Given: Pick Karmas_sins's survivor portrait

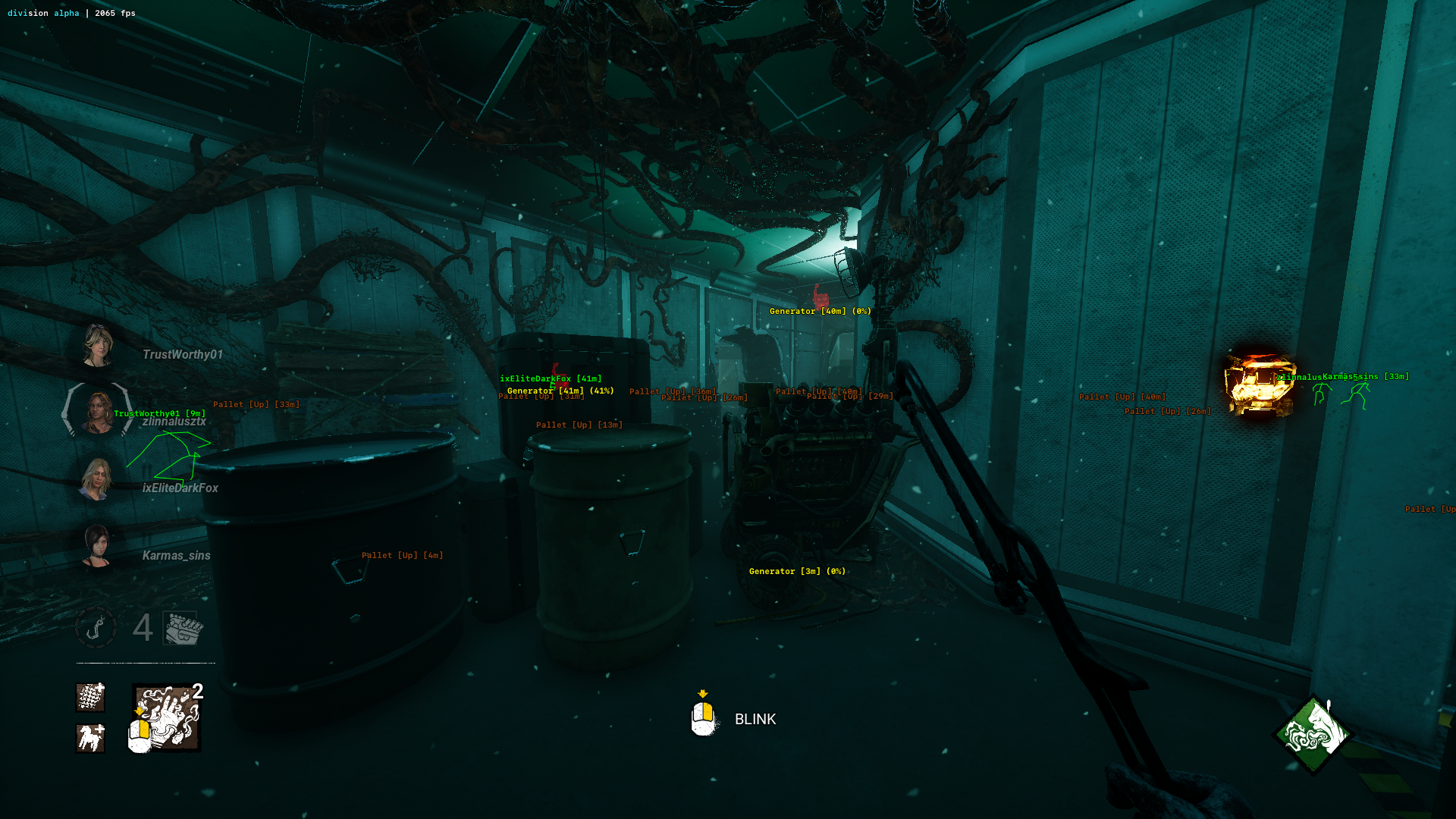Looking at the screenshot, I should 97,545.
